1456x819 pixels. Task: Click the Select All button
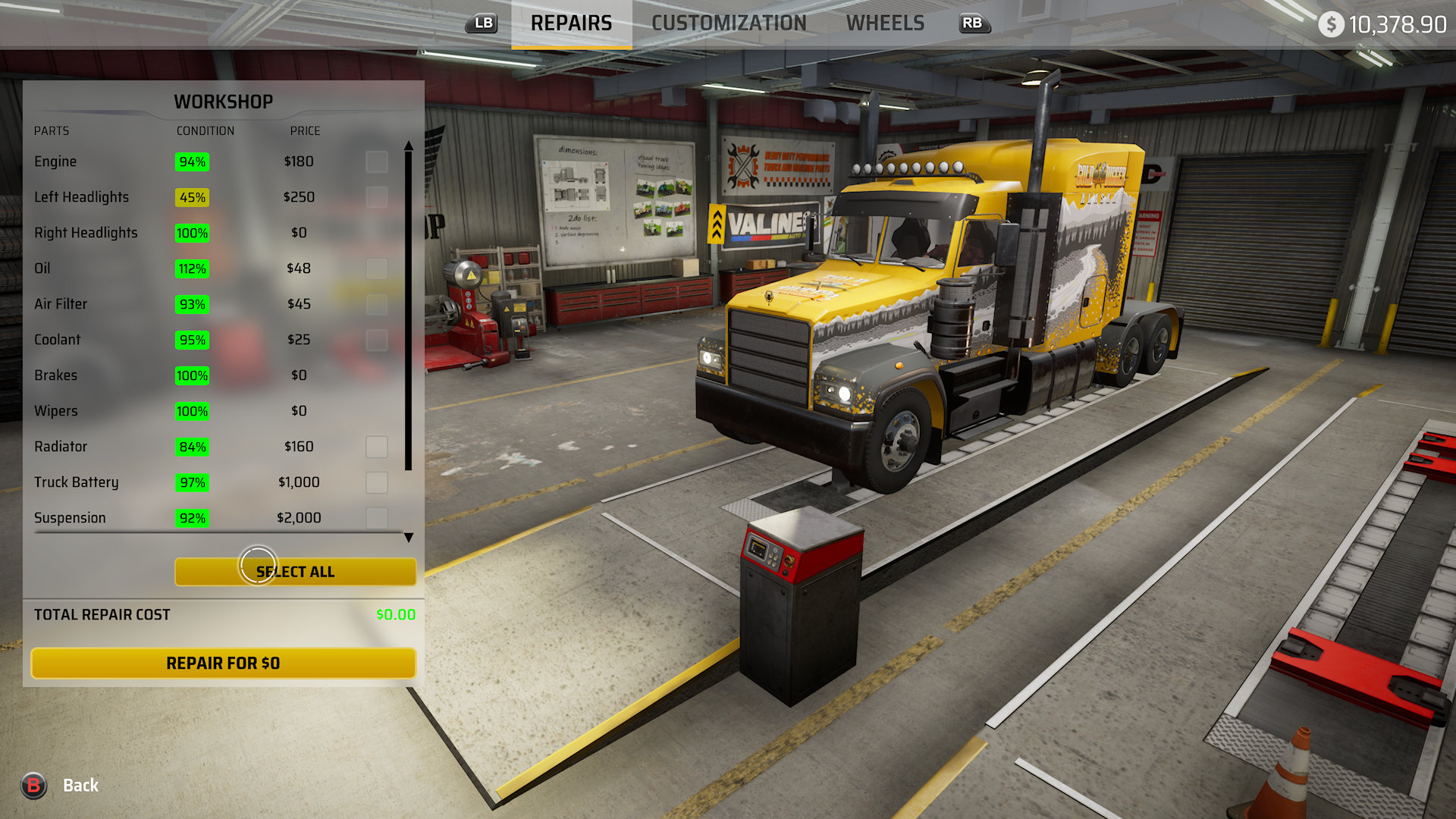(295, 572)
